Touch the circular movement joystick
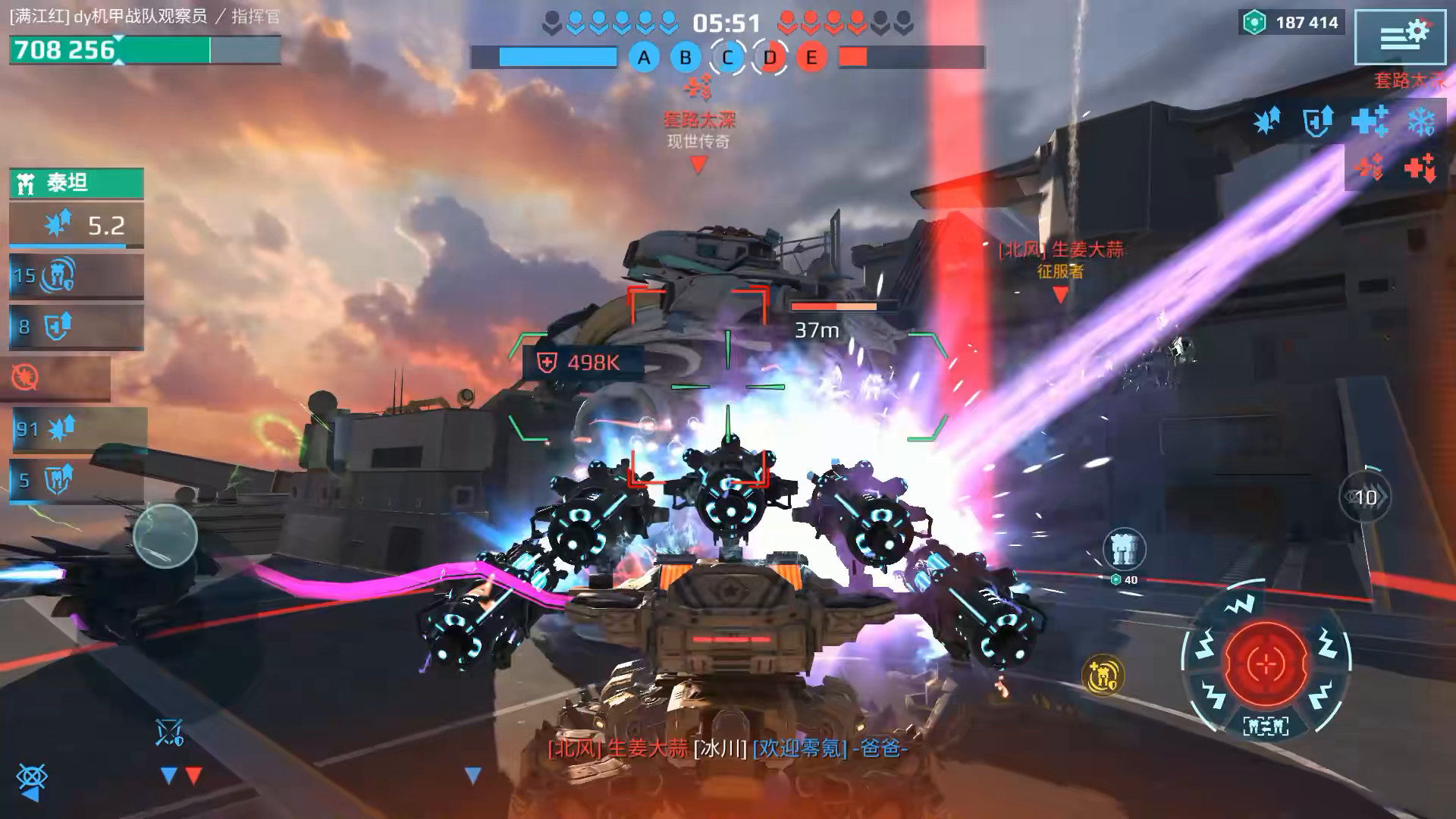This screenshot has width=1456, height=819. click(x=165, y=535)
